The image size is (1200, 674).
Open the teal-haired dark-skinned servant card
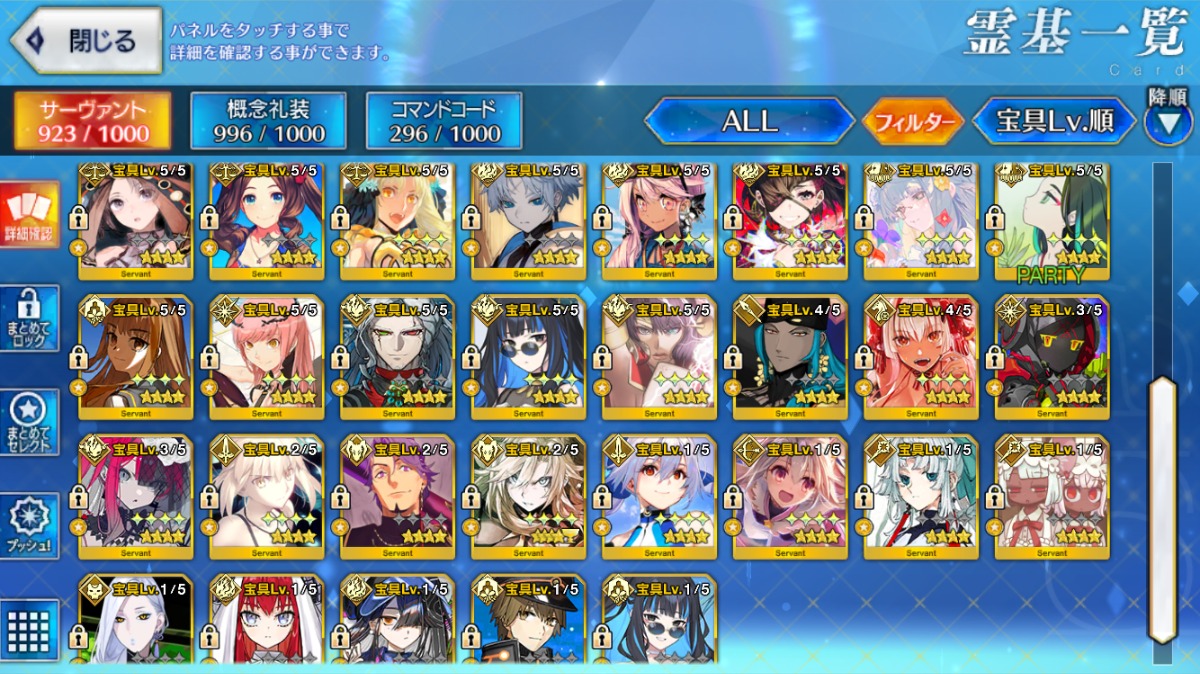790,357
